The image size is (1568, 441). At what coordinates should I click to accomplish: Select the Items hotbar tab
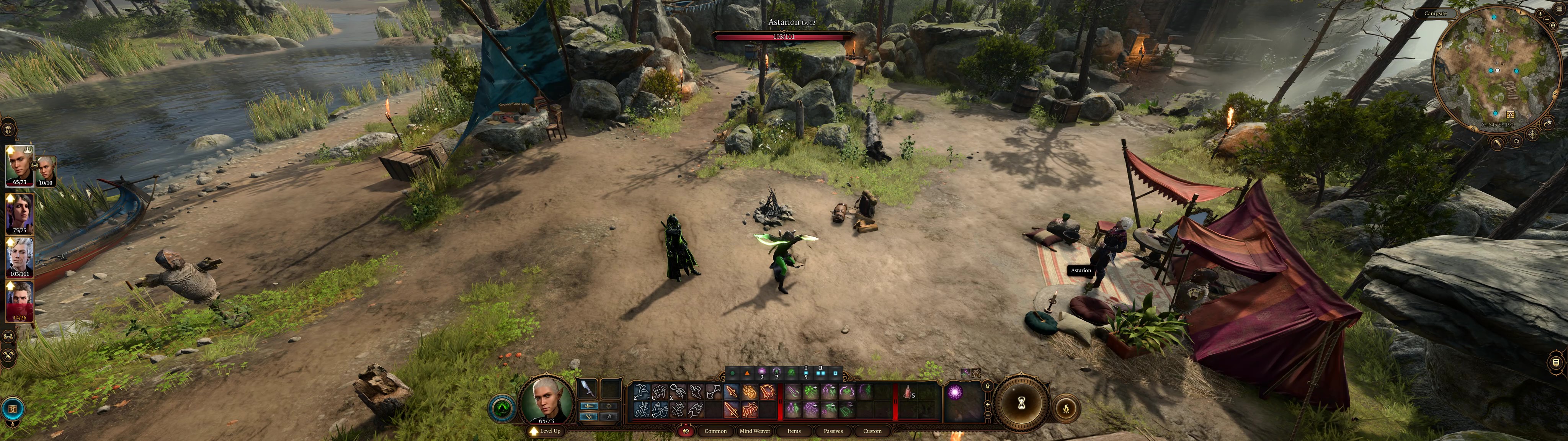click(x=794, y=431)
